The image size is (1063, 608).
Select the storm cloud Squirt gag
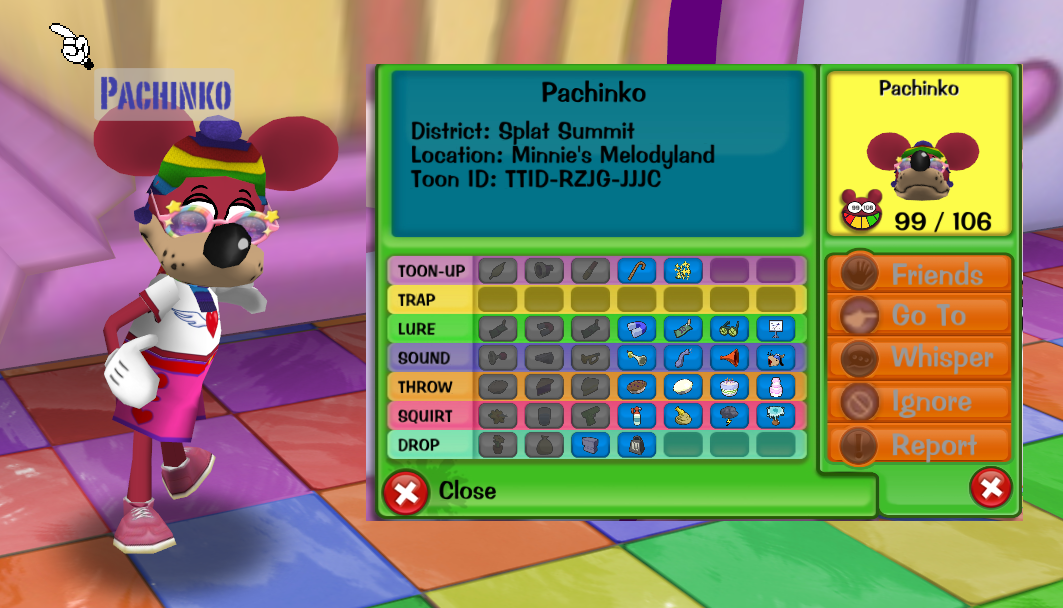click(729, 416)
